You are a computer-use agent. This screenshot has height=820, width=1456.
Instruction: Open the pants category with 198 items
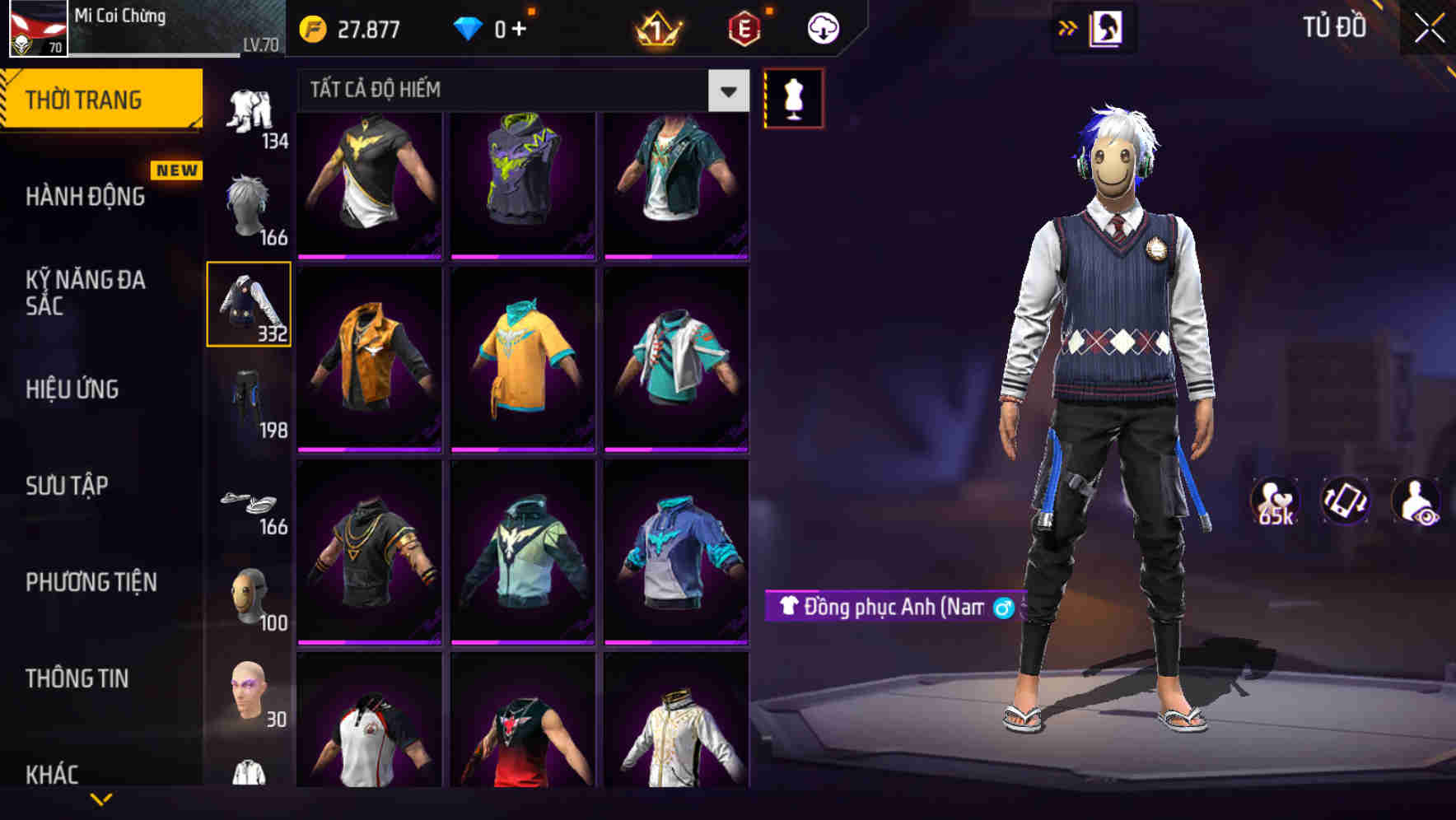[248, 397]
